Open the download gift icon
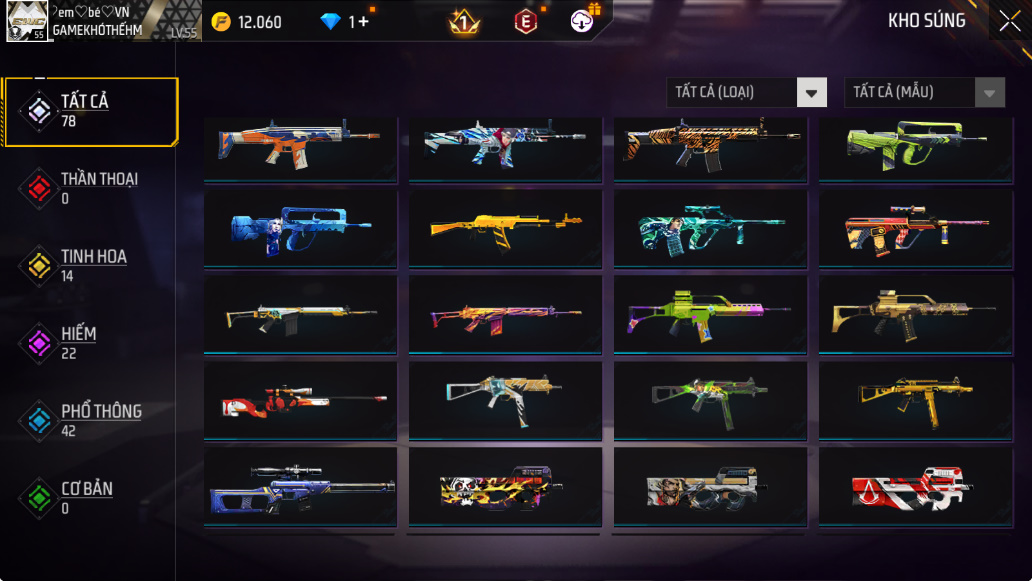Screen dimensions: 1032x581 coord(583,21)
